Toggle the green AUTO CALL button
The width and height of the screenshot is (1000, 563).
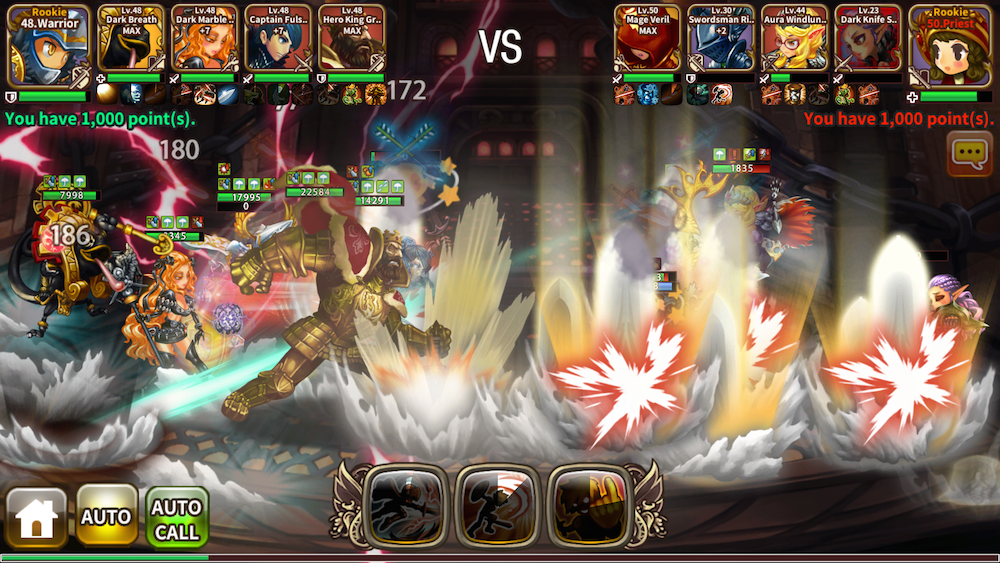click(x=177, y=517)
